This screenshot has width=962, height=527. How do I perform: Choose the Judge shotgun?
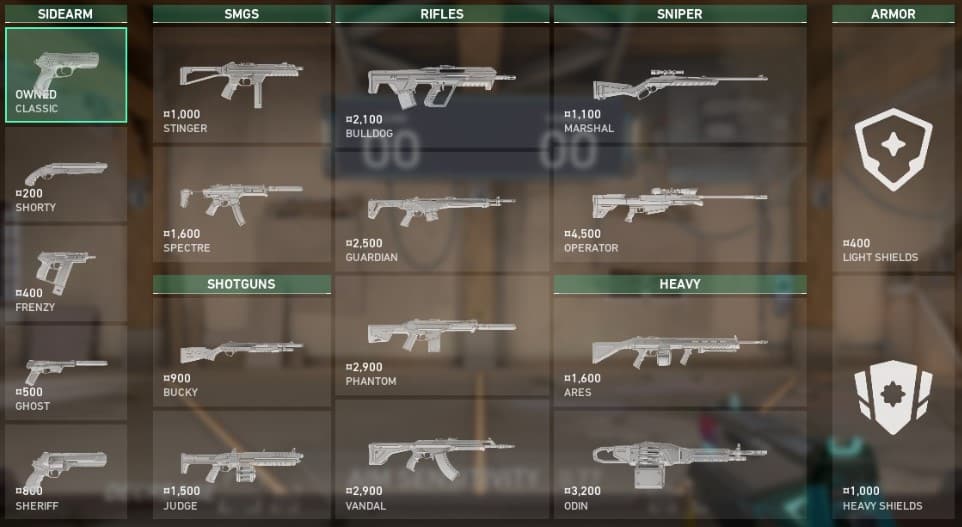[241, 465]
